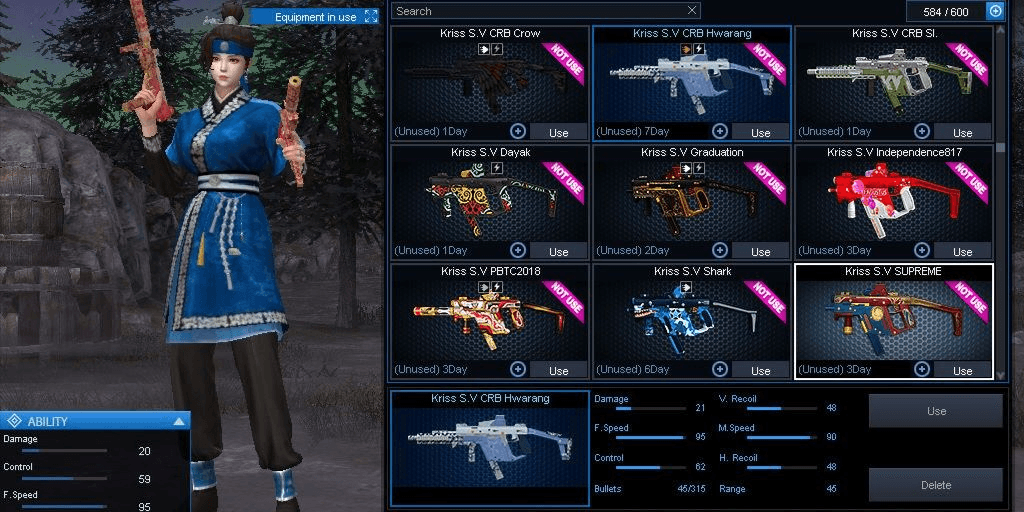
Task: Use the Kriss S.V Dayak weapon
Action: [x=558, y=251]
